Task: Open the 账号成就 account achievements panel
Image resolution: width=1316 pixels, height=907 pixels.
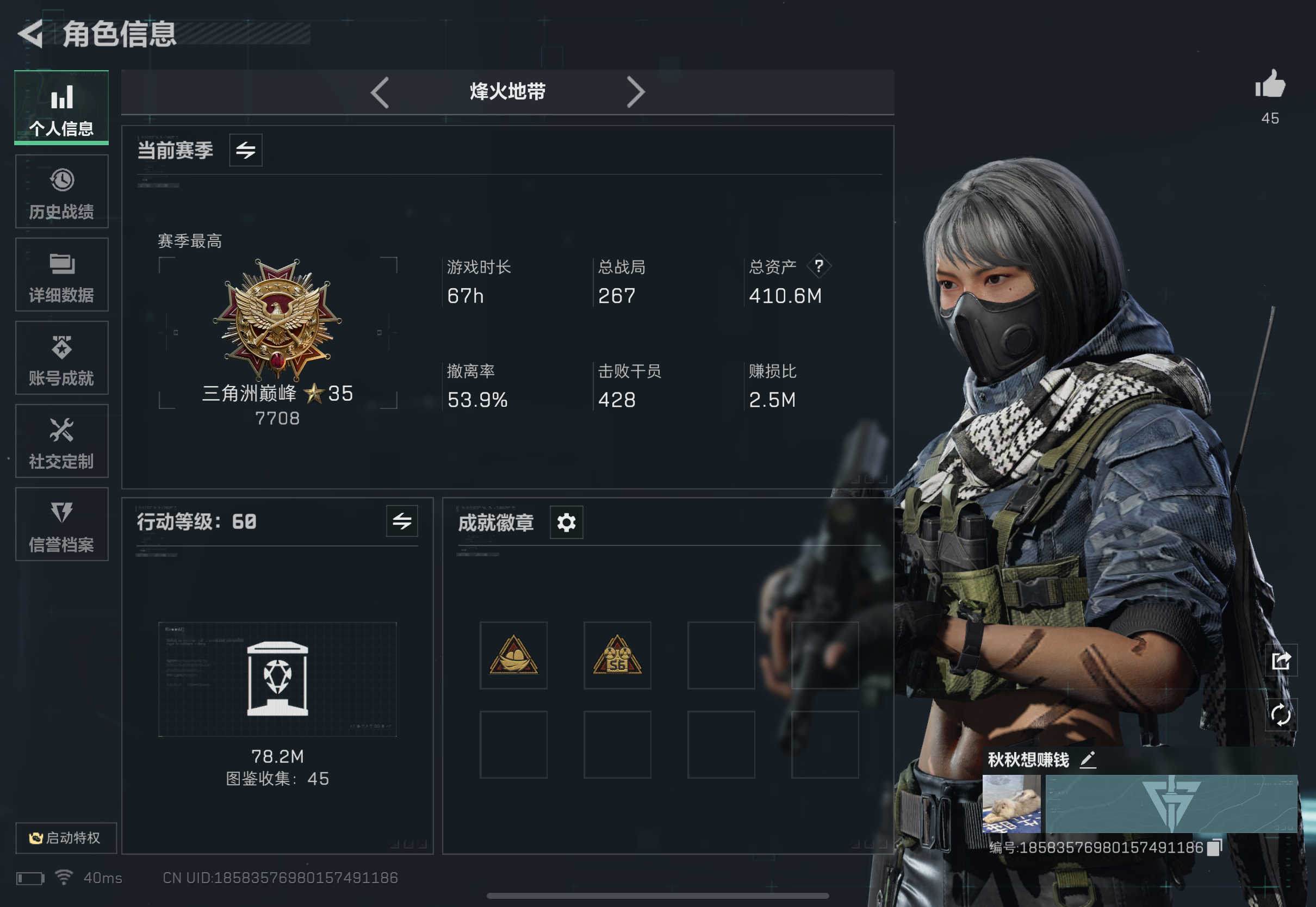Action: [x=61, y=358]
